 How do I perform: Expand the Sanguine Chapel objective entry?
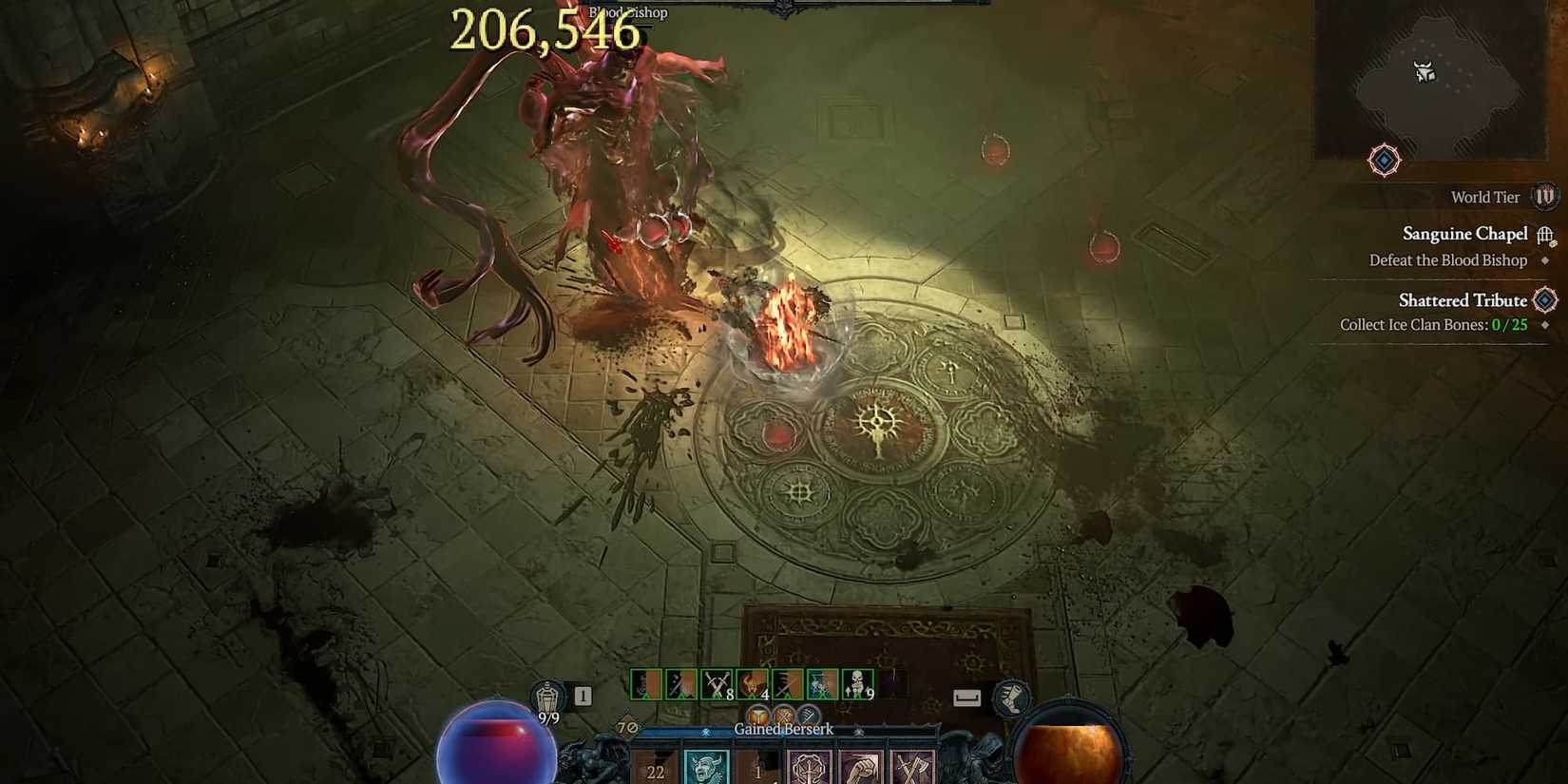pos(1465,234)
